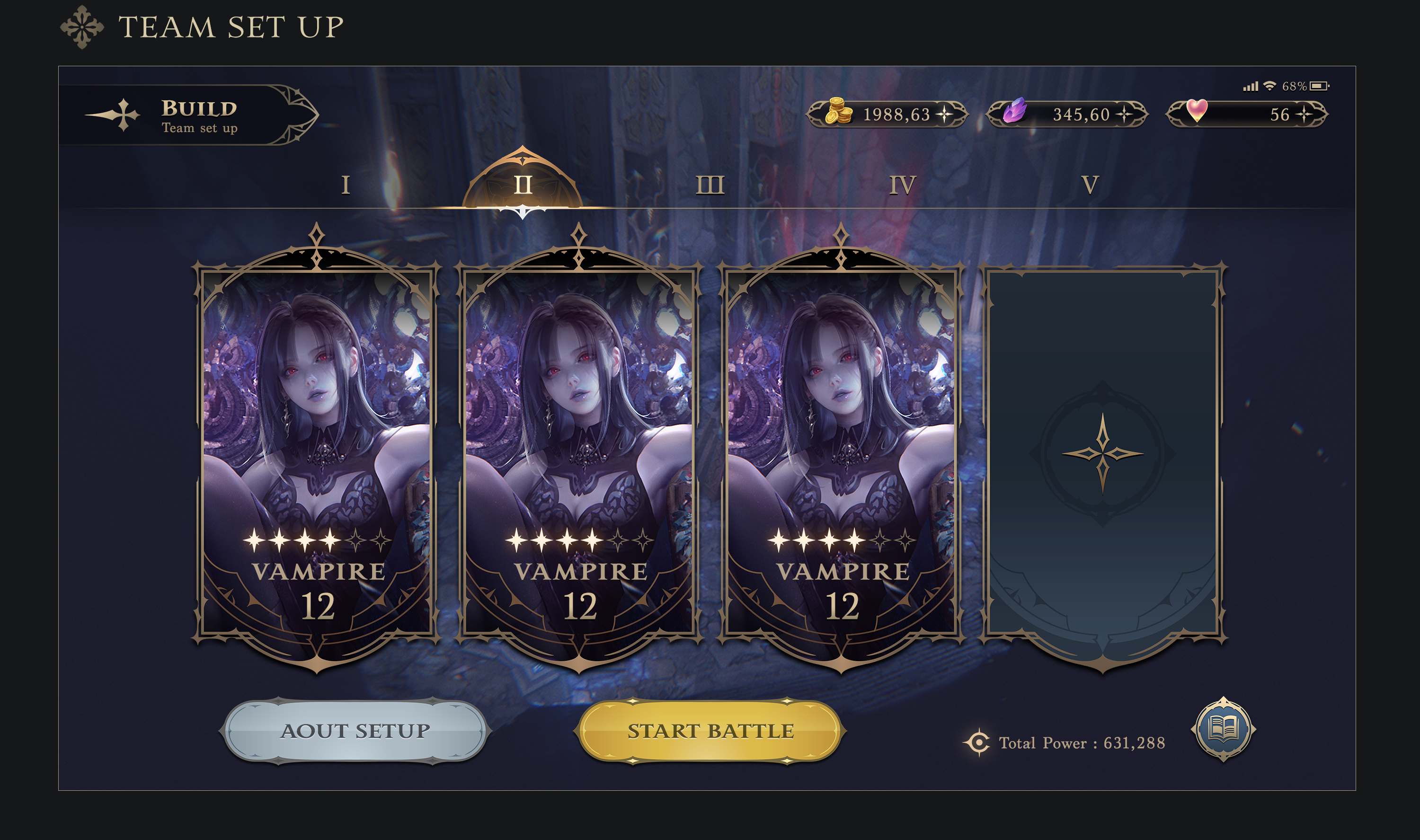This screenshot has width=1420, height=840.
Task: Add purple crystals using the plus button
Action: coord(1124,115)
